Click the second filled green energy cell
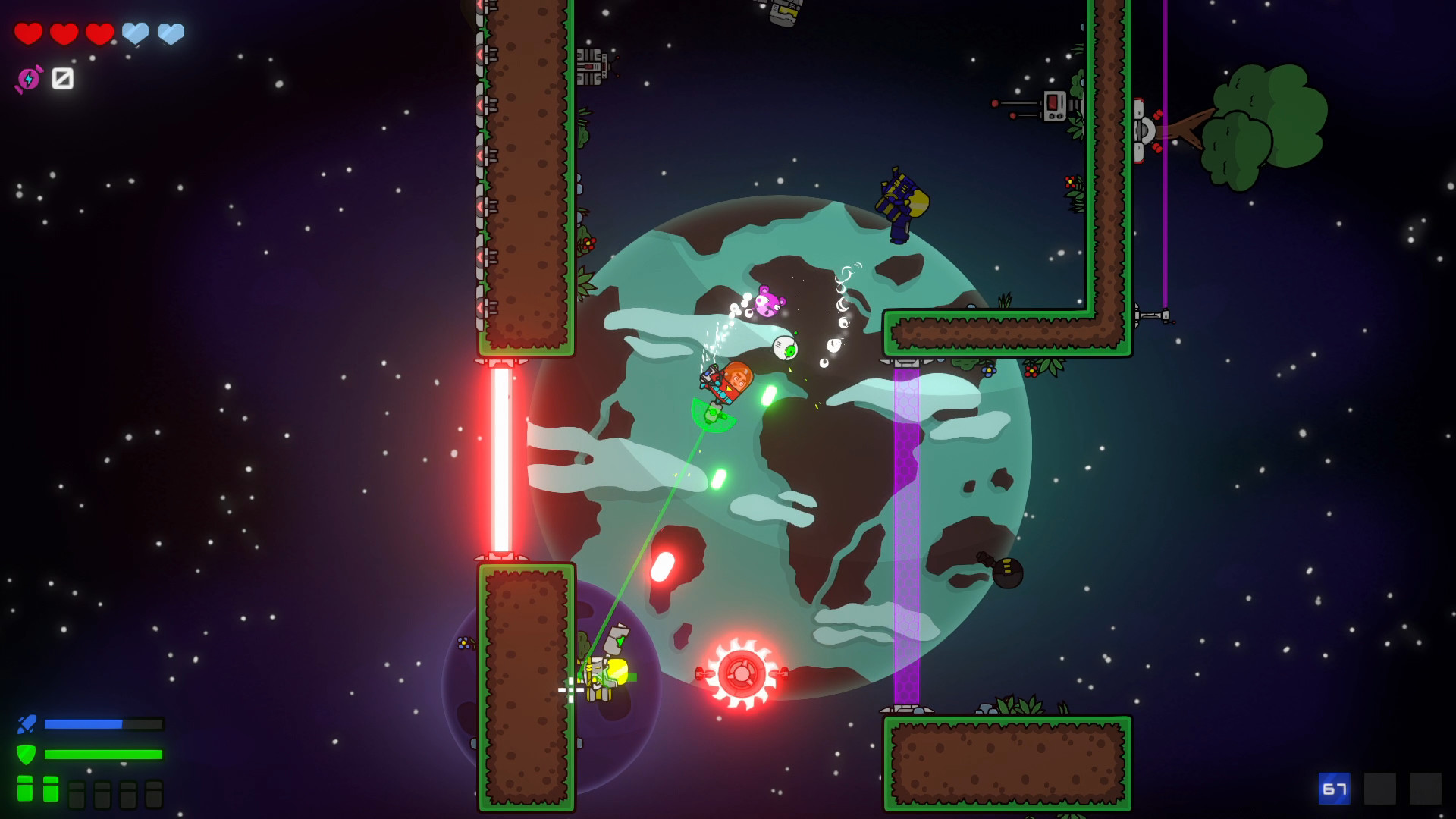The image size is (1456, 819). 50,790
